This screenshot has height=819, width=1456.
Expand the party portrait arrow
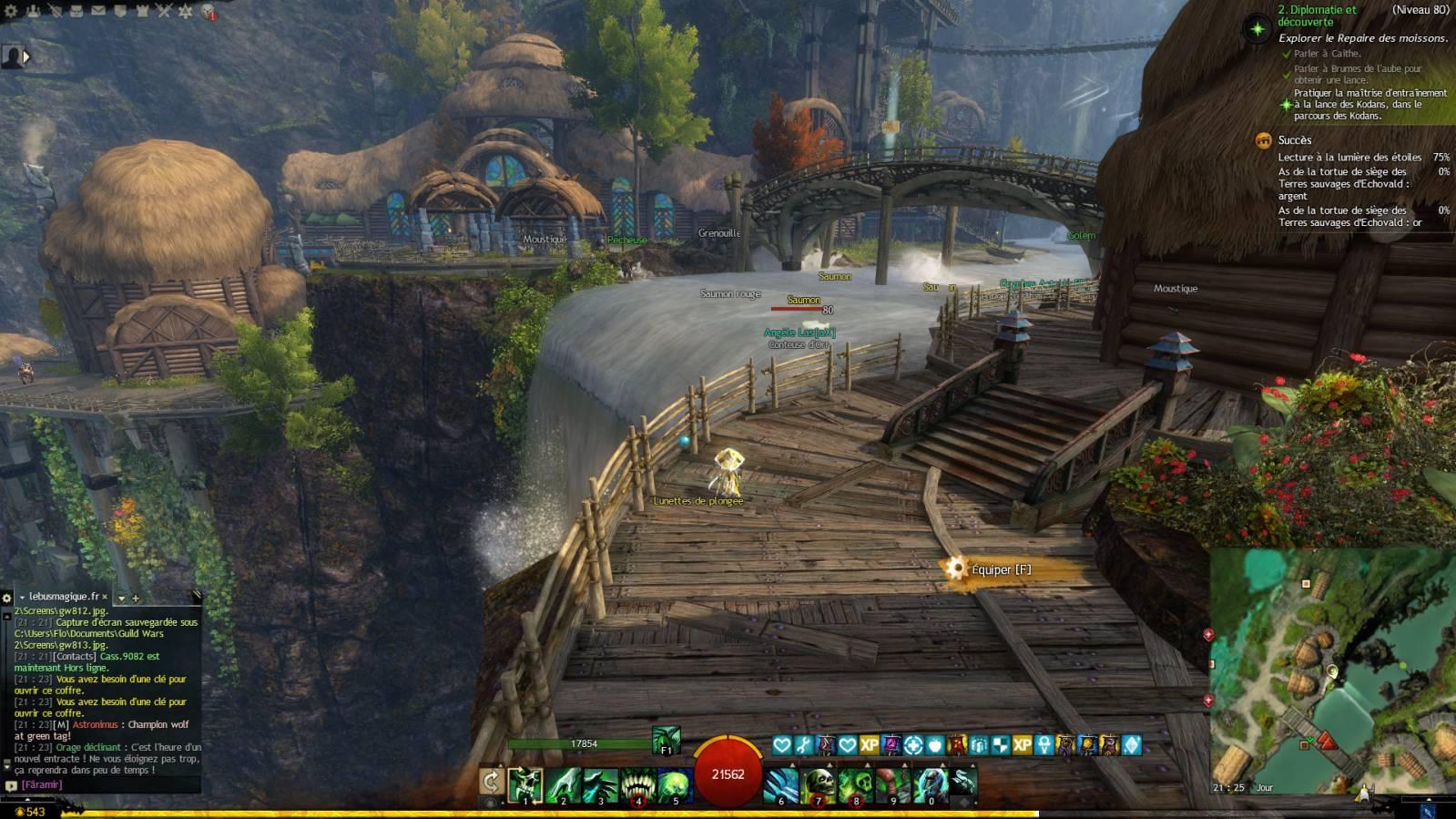click(26, 56)
